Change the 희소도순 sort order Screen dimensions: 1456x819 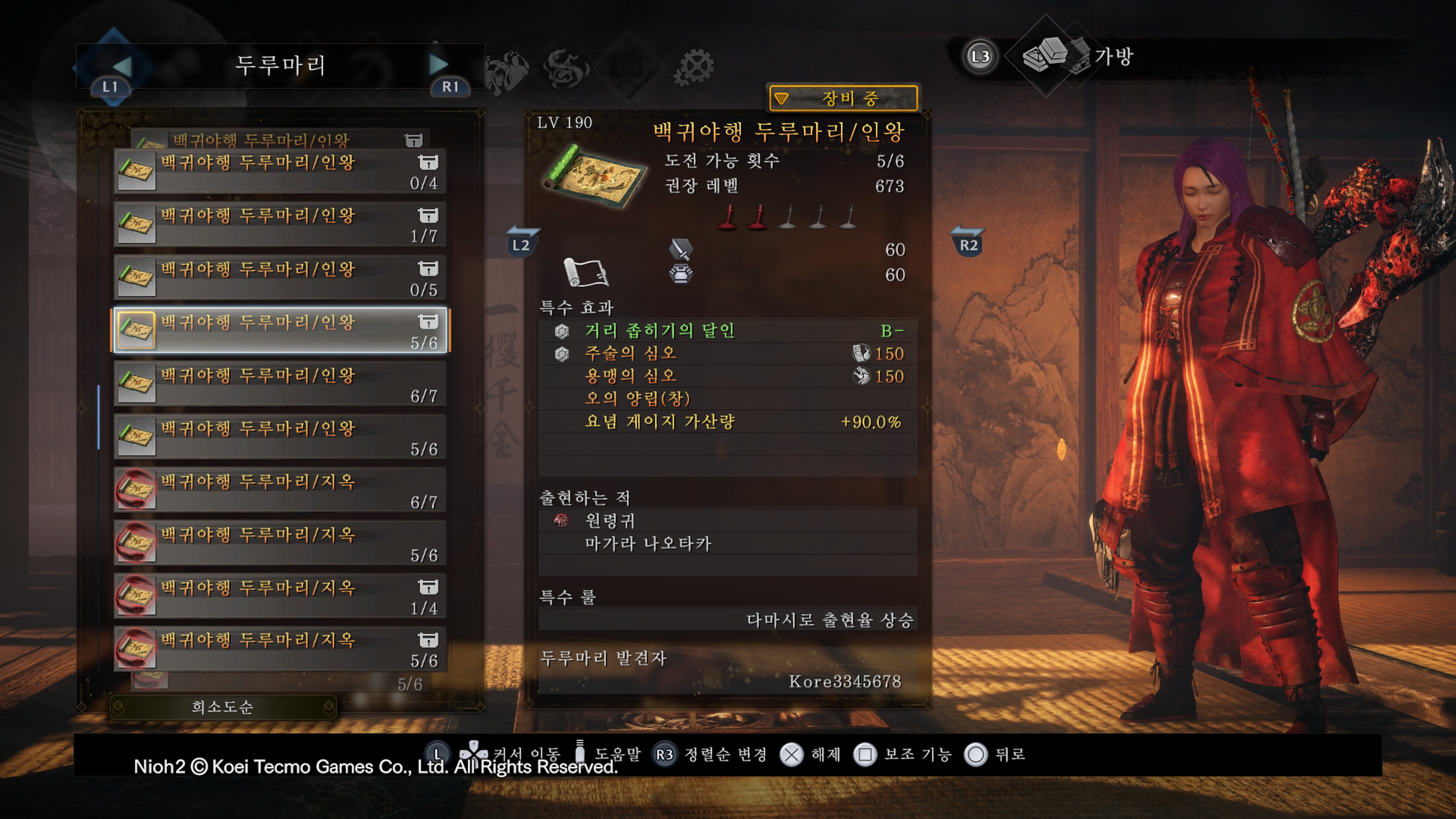coord(223,707)
